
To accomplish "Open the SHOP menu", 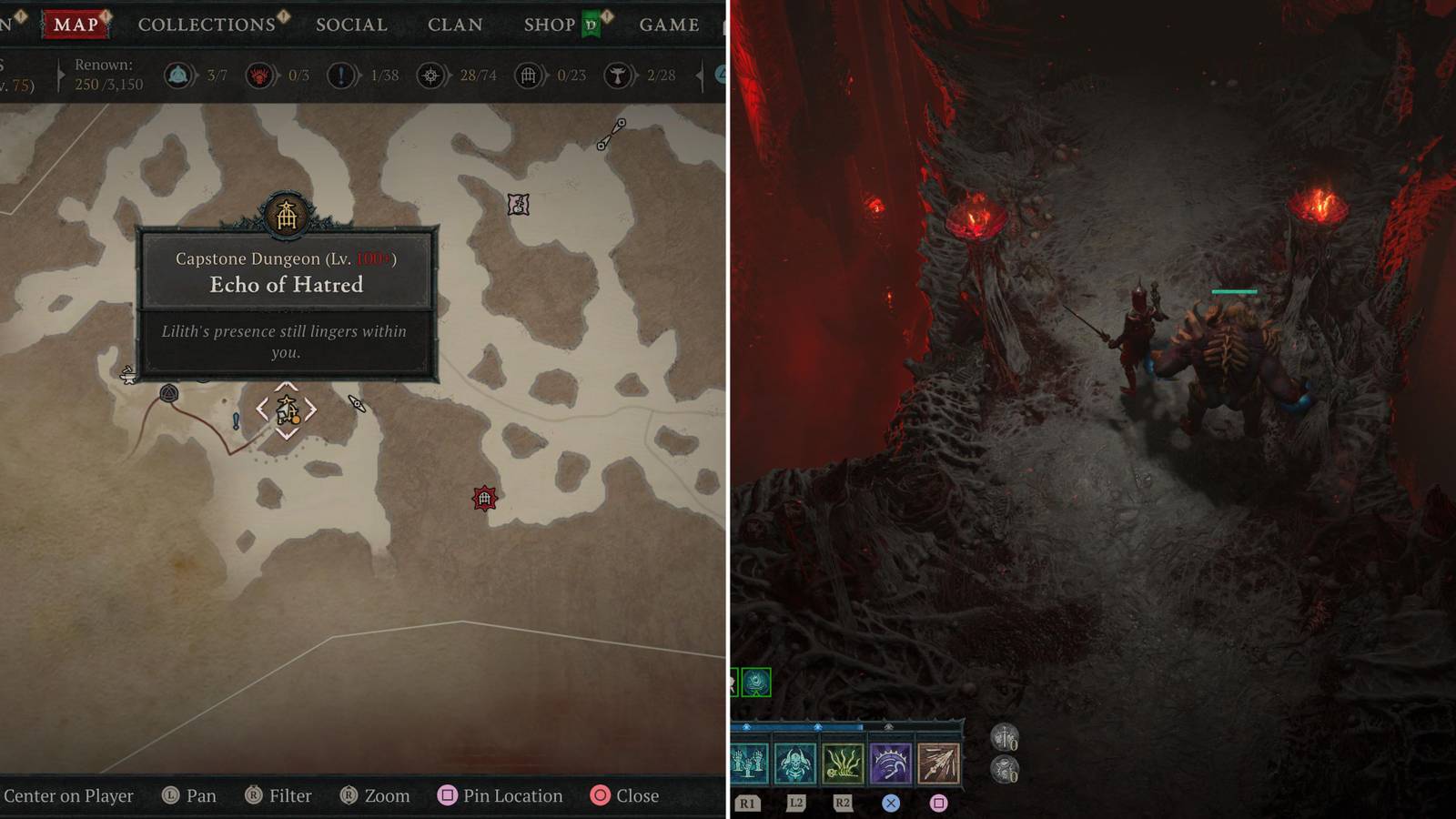I will pos(551,25).
